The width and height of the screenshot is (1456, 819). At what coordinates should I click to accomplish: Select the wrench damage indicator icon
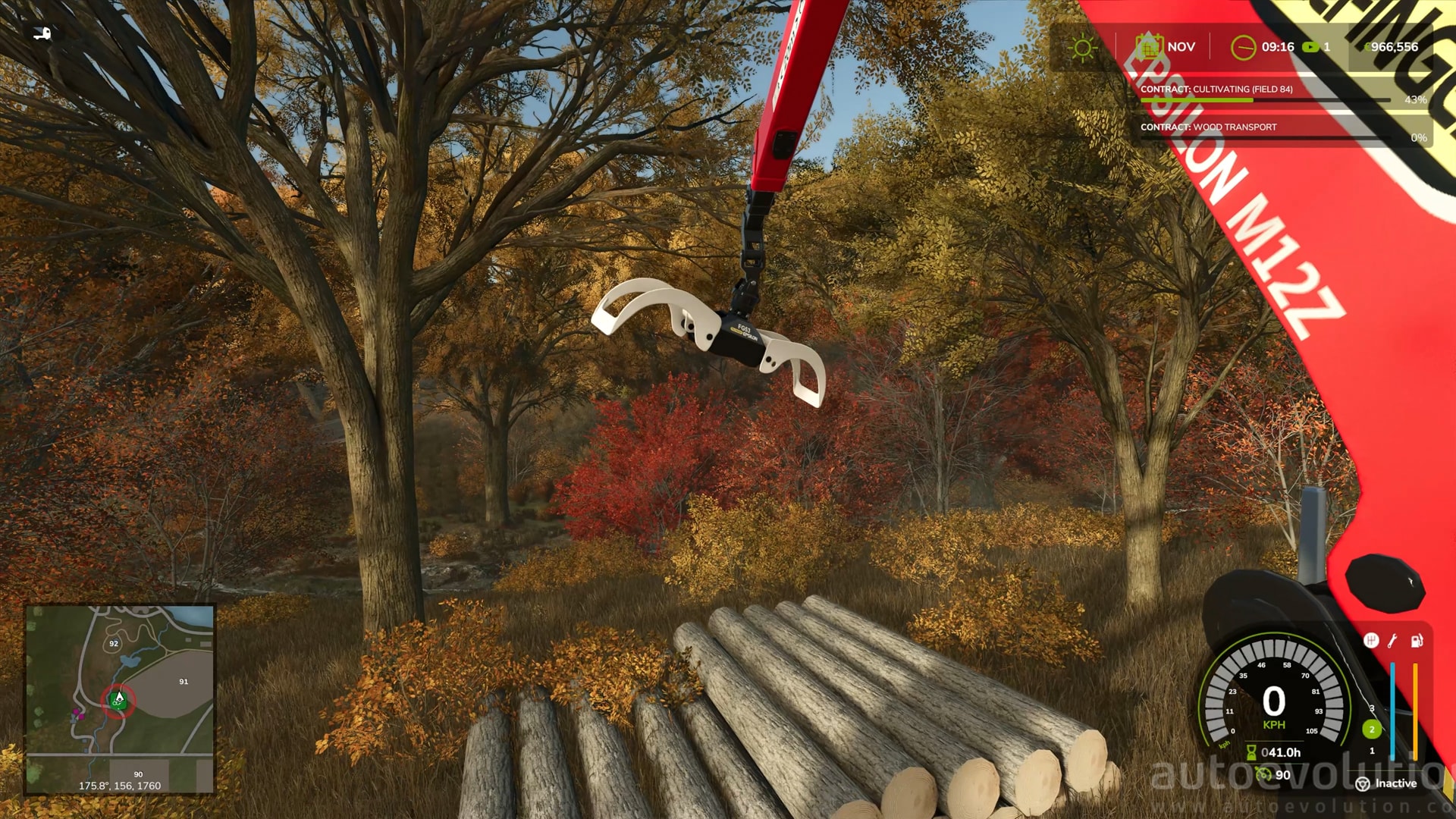coord(1392,641)
